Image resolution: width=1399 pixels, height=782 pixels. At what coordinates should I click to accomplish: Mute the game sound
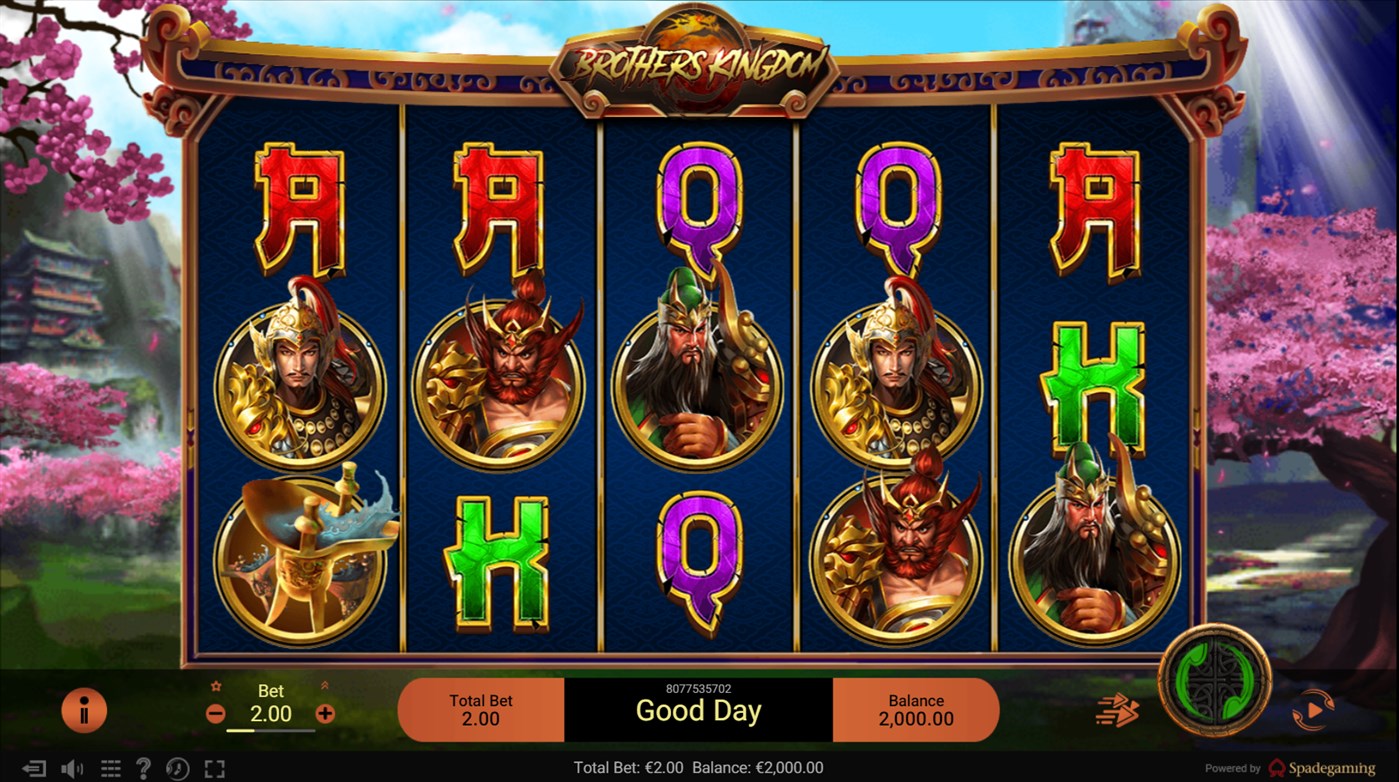(70, 768)
